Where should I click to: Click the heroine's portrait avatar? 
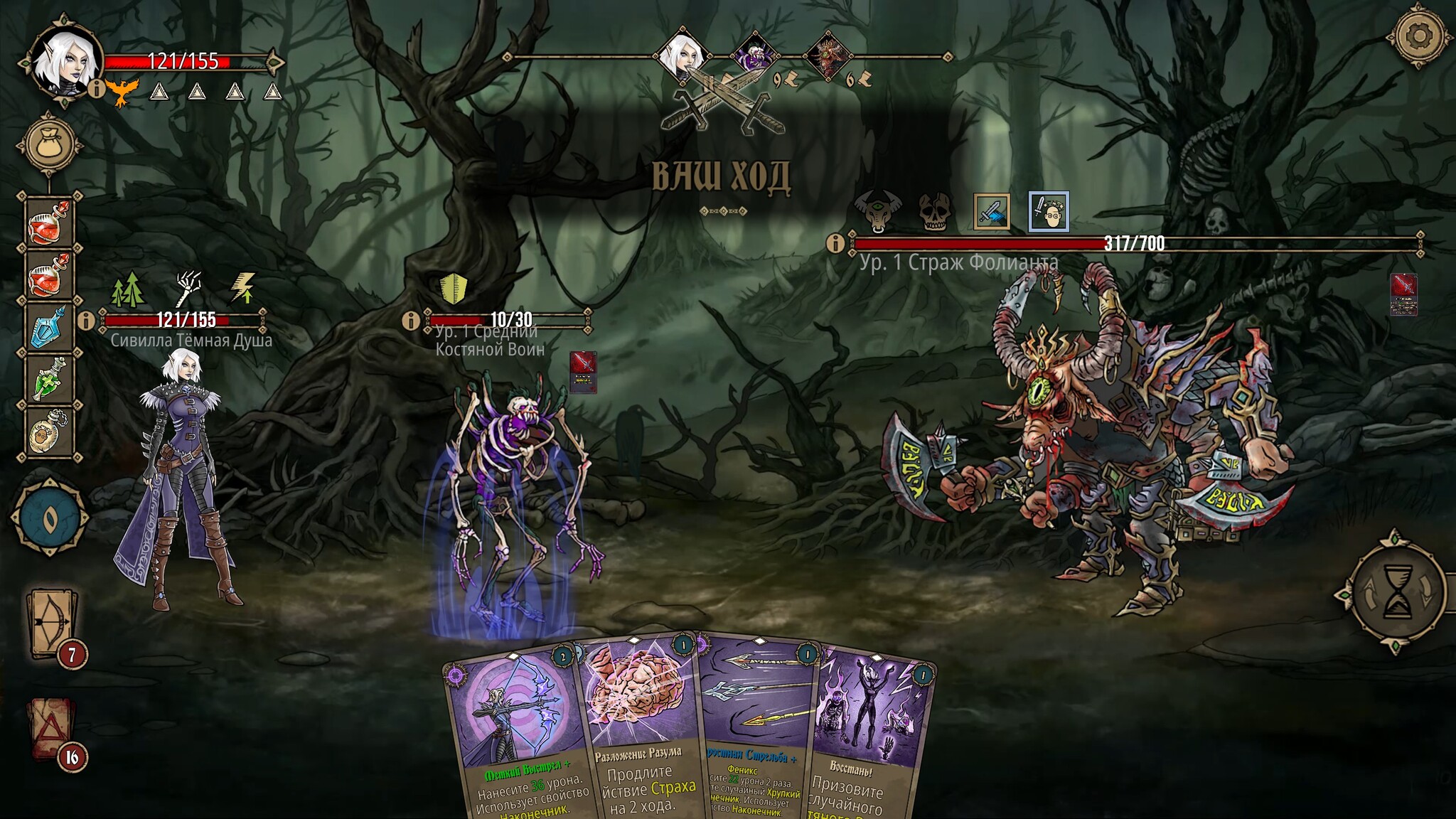coord(65,63)
